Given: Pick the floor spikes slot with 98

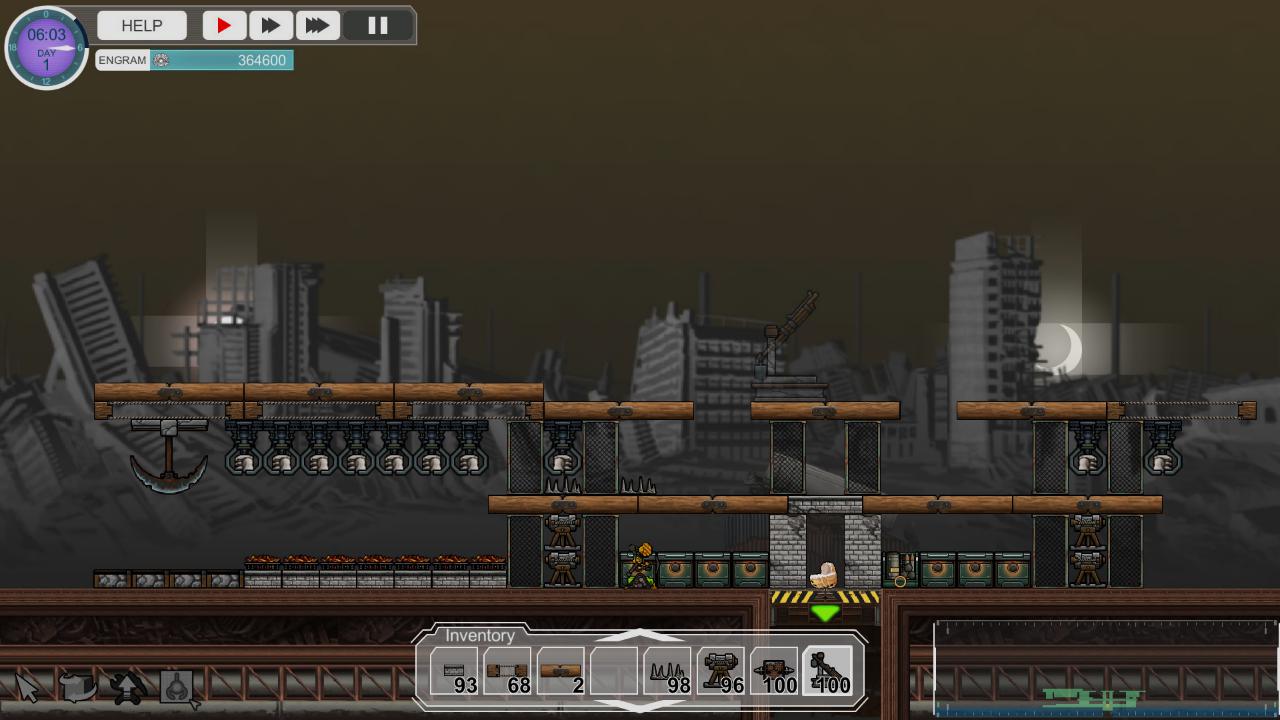Looking at the screenshot, I should point(668,671).
